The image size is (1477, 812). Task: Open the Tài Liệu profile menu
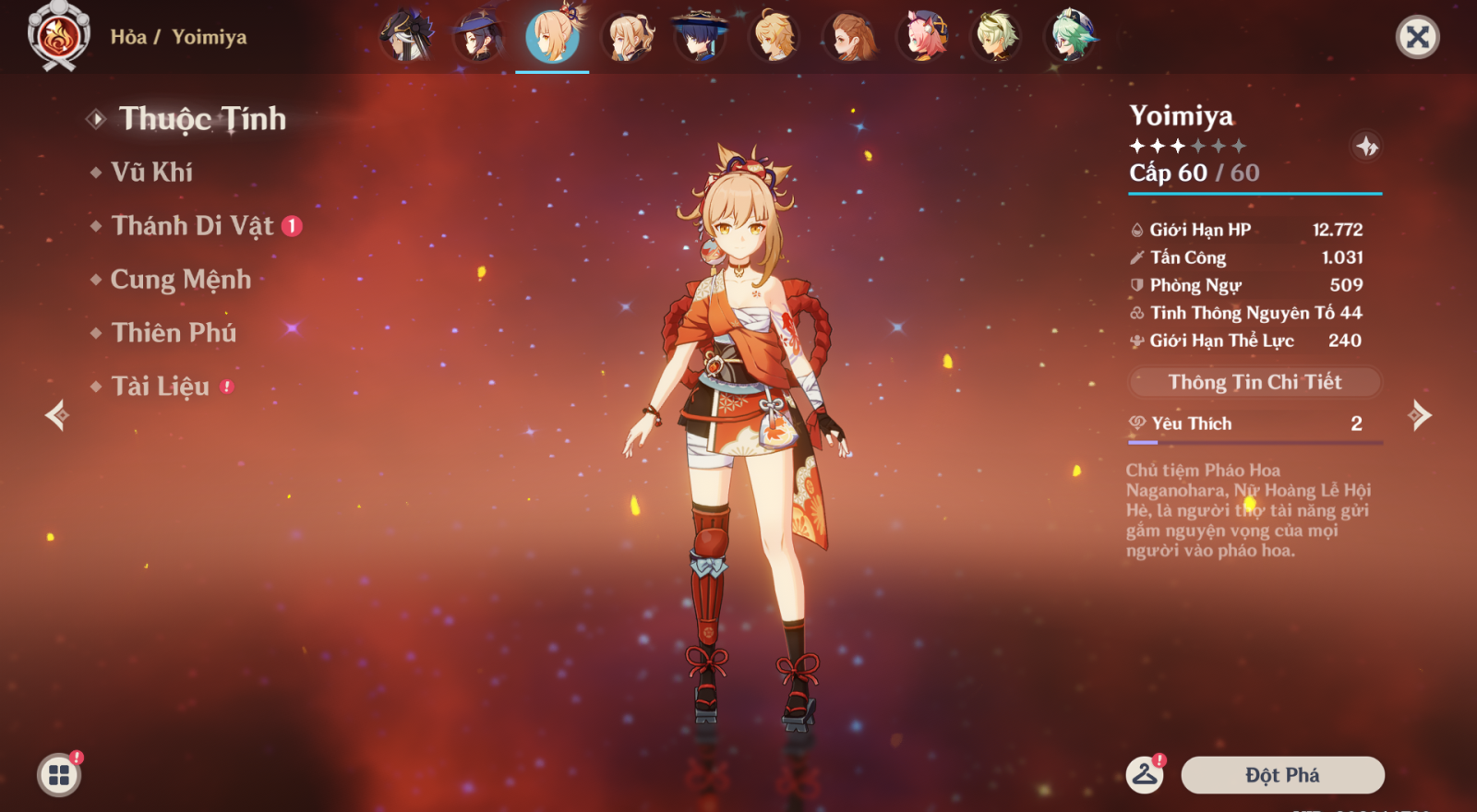point(161,387)
